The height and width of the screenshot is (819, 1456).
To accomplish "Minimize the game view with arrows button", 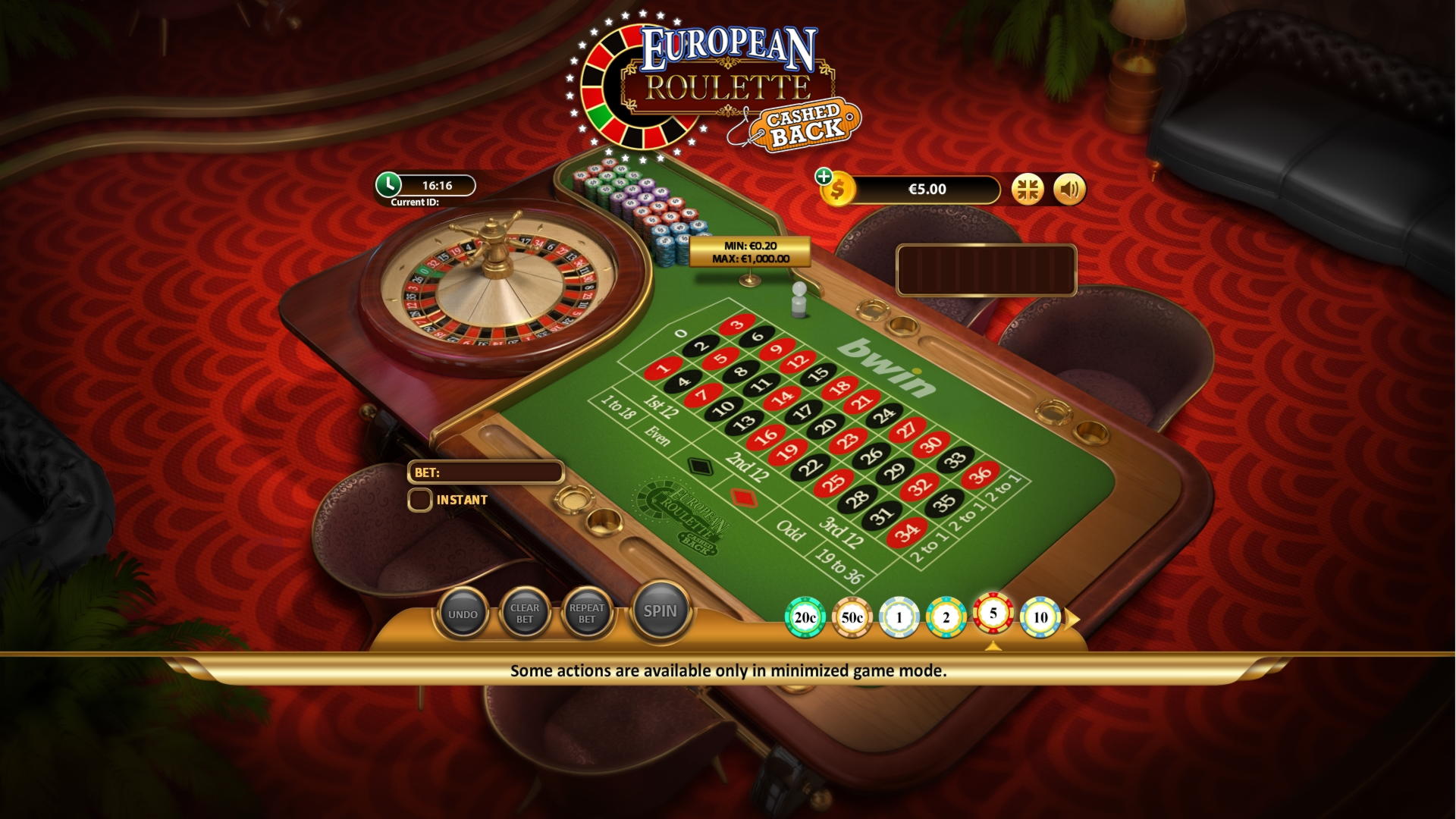I will [x=1028, y=189].
